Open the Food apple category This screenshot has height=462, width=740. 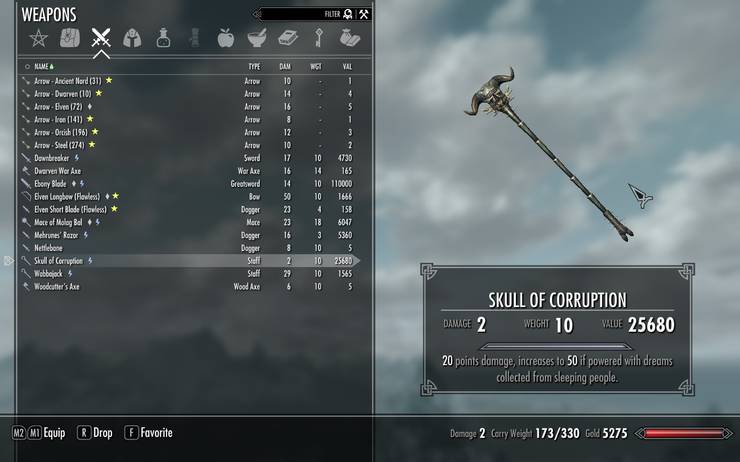tap(224, 39)
